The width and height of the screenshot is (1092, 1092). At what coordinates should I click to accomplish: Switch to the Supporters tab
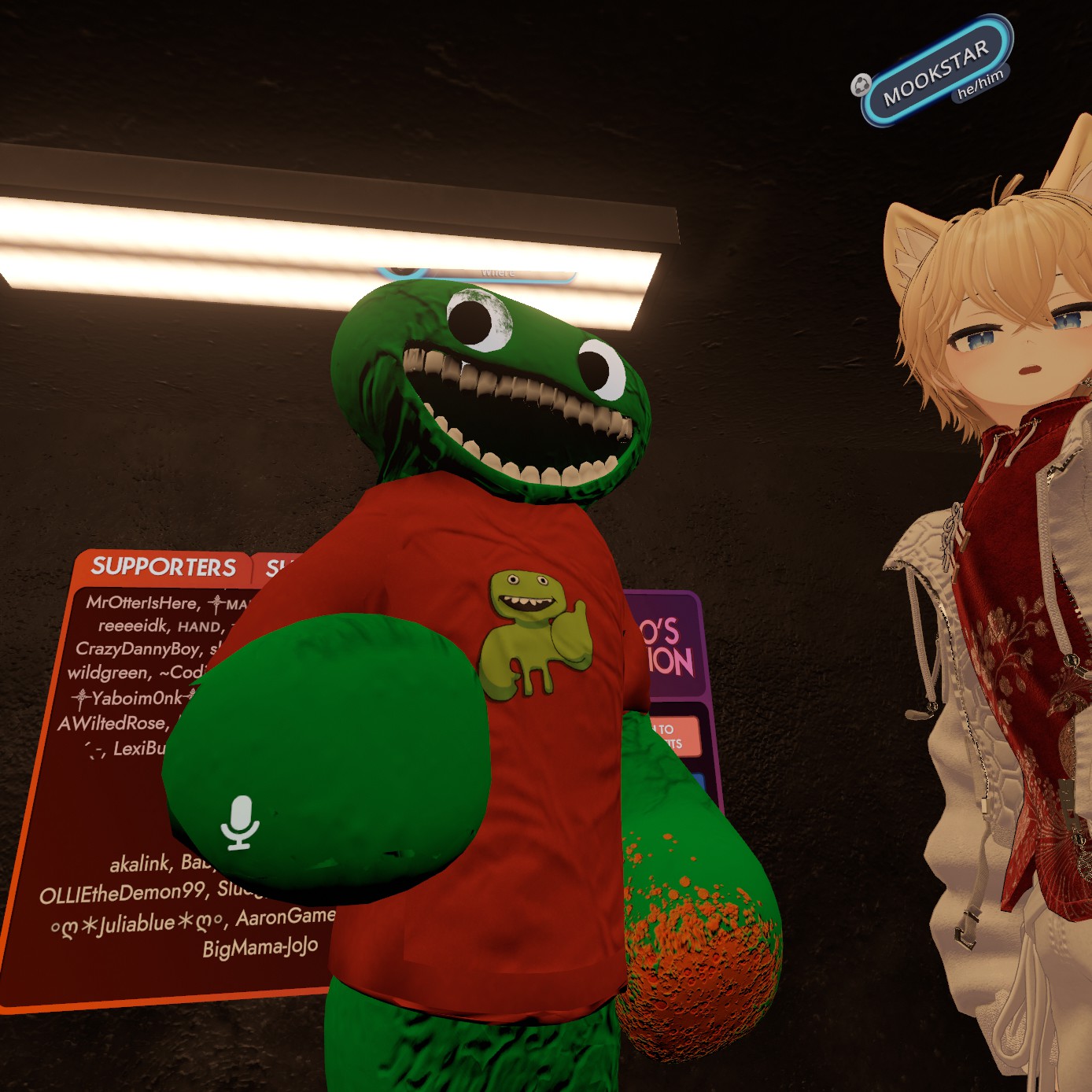click(x=163, y=566)
